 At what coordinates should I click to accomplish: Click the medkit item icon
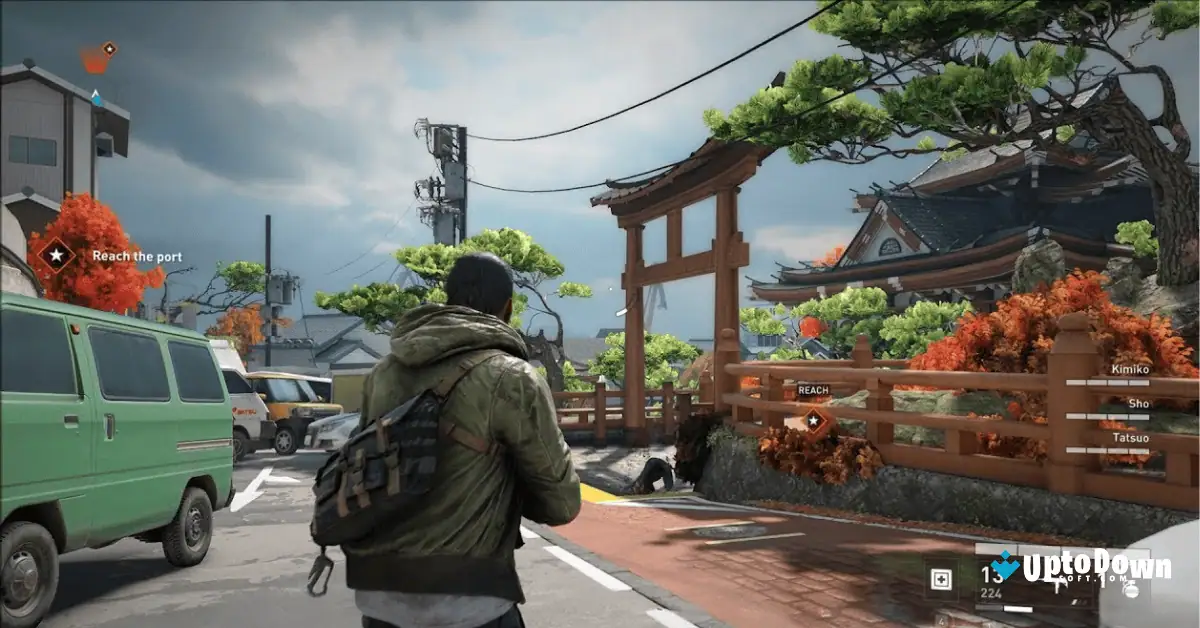[940, 580]
